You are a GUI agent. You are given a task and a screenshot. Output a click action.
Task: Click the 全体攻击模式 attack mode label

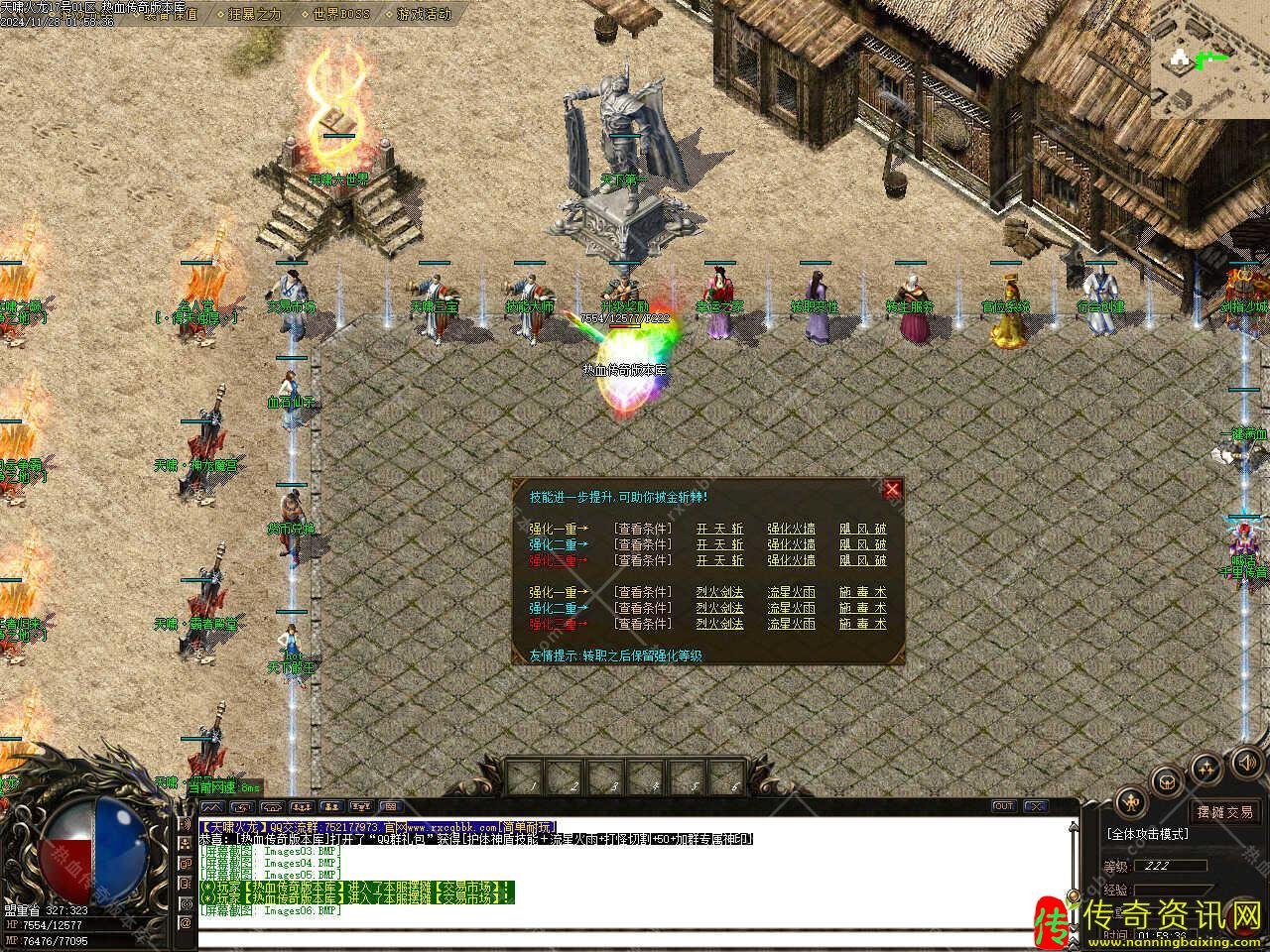point(1150,835)
